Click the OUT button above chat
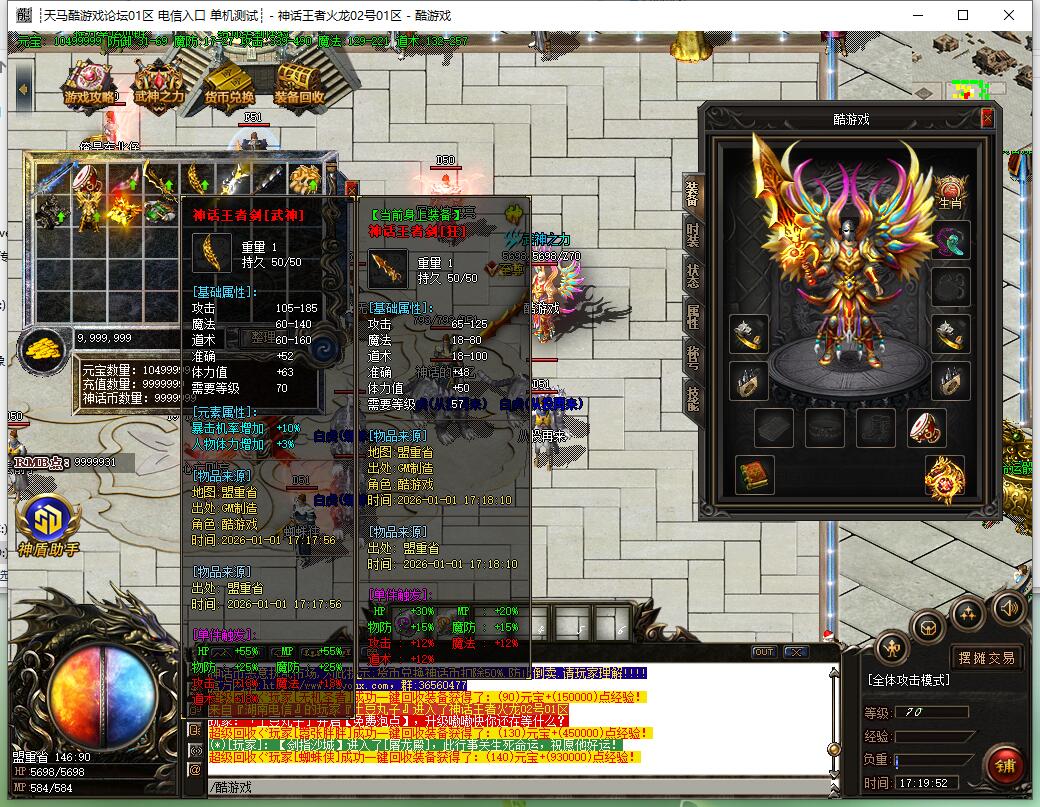Viewport: 1040px width, 807px height. click(x=764, y=652)
